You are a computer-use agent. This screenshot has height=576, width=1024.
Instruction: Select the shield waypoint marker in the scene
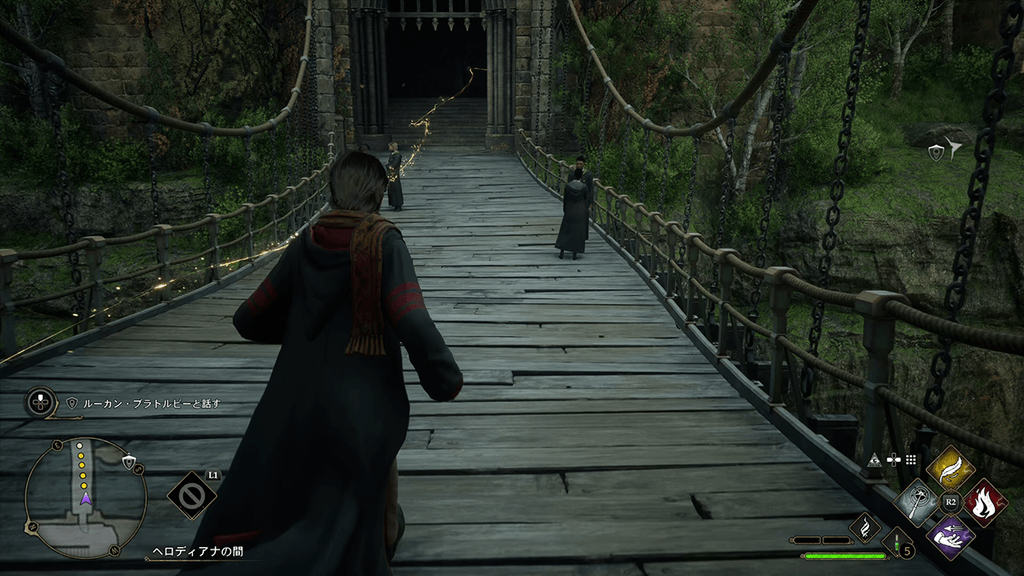tap(937, 151)
